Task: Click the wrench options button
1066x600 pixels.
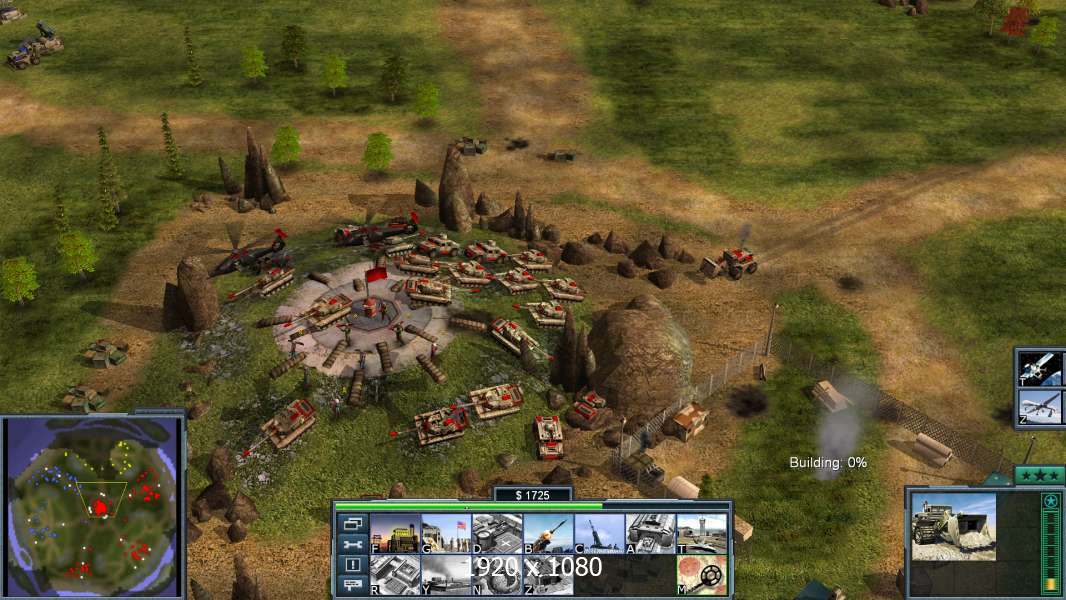Action: click(352, 544)
